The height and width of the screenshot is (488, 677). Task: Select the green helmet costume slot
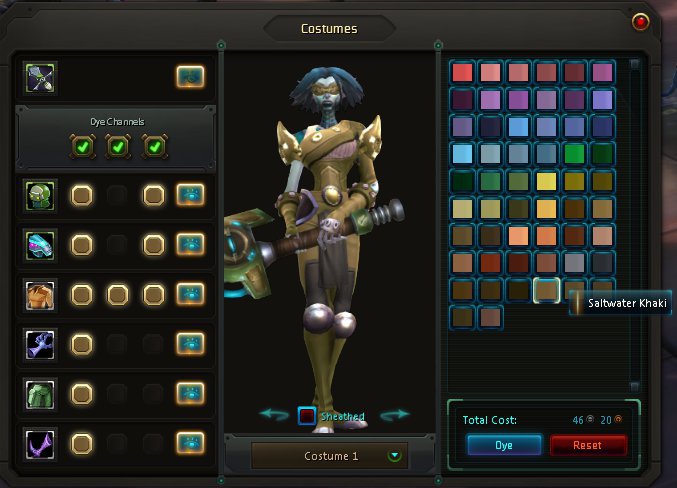pos(42,195)
